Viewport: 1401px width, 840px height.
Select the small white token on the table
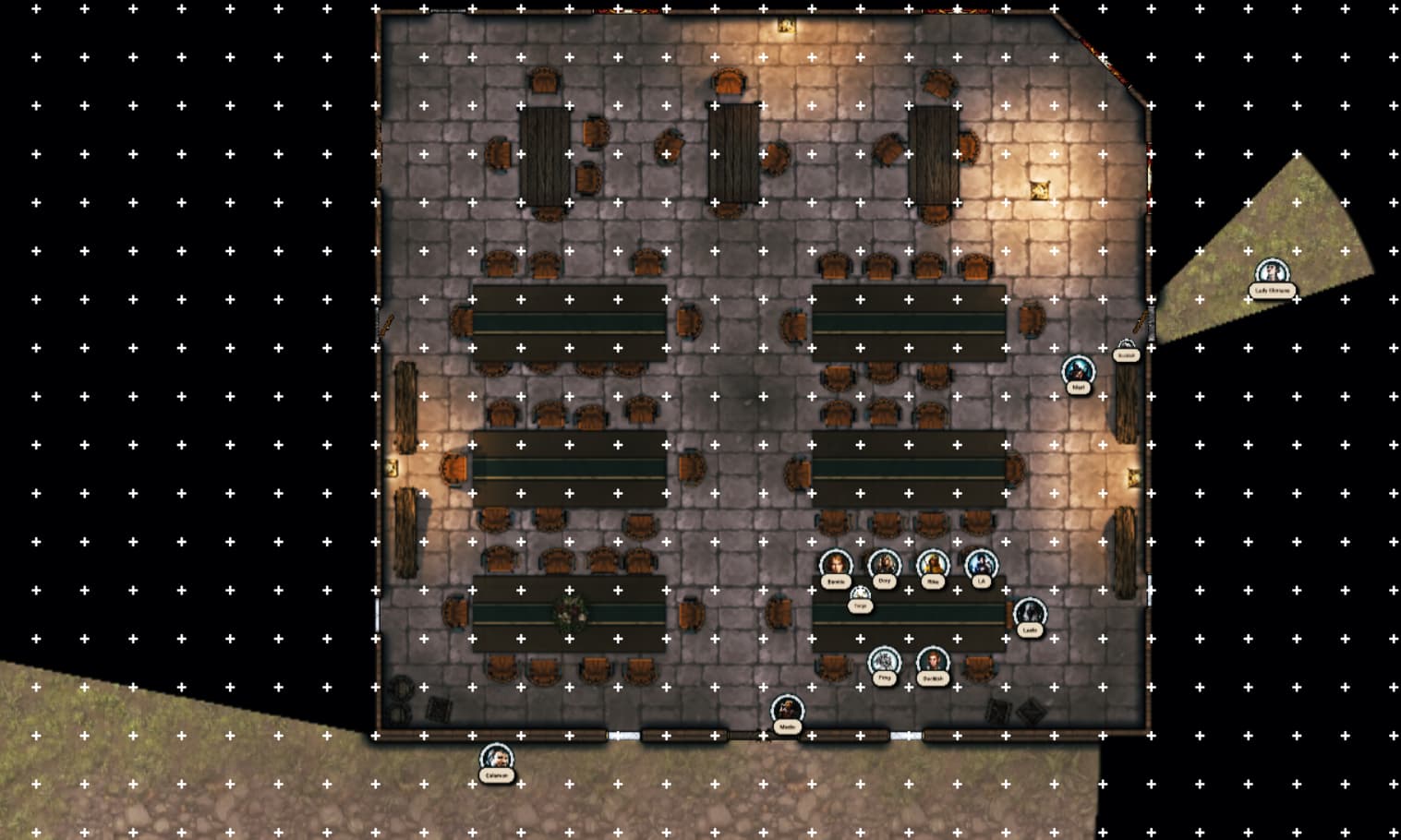coord(860,595)
